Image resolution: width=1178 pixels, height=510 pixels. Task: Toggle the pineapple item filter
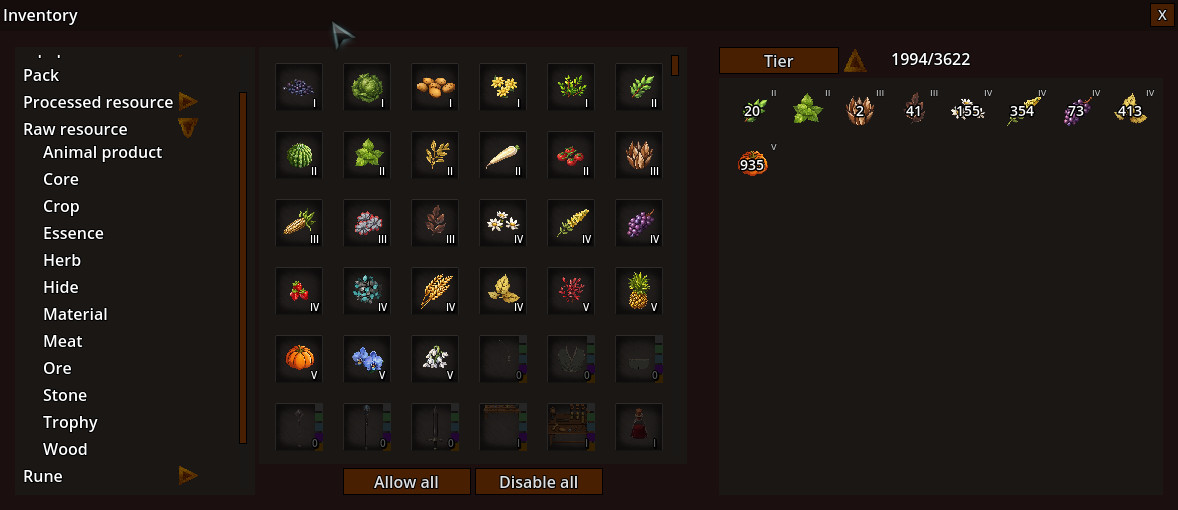coord(639,292)
